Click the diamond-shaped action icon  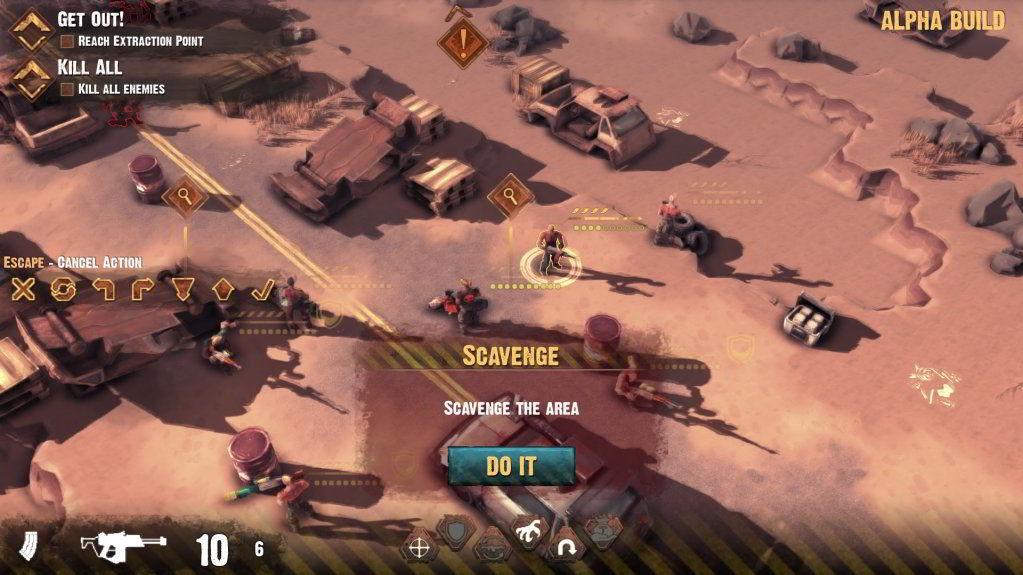(x=223, y=290)
